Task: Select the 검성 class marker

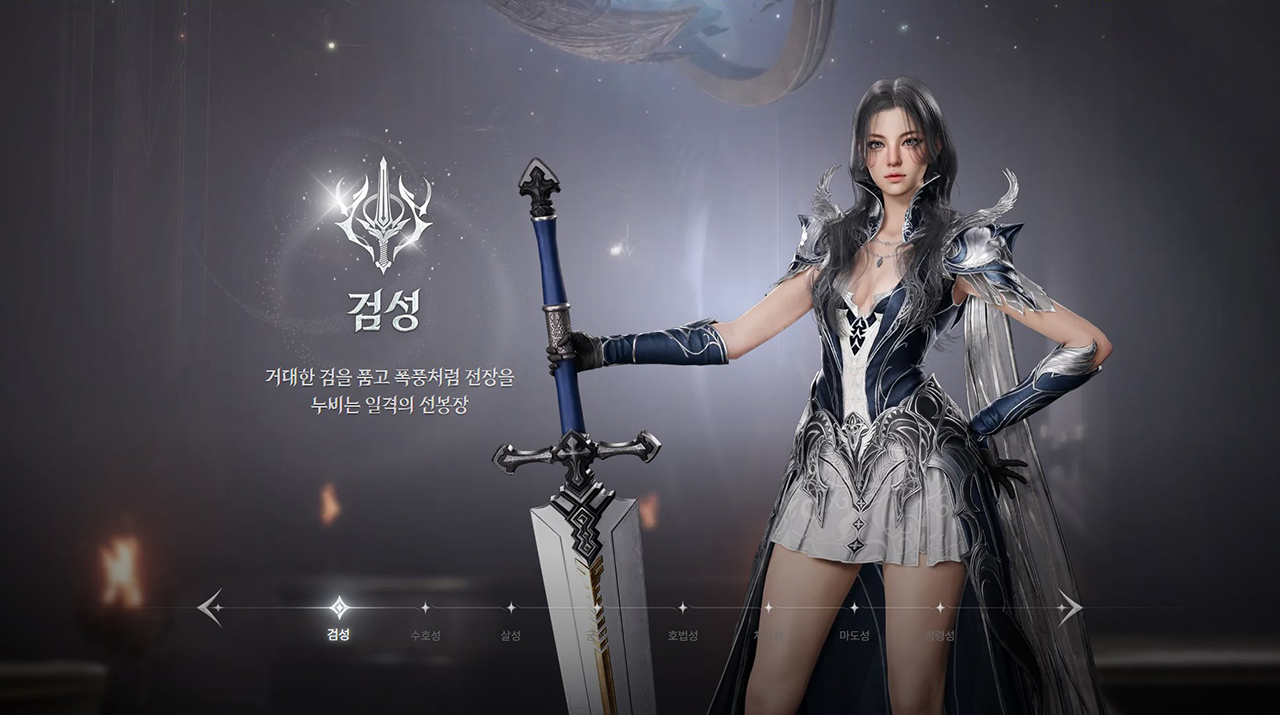Action: click(x=339, y=607)
